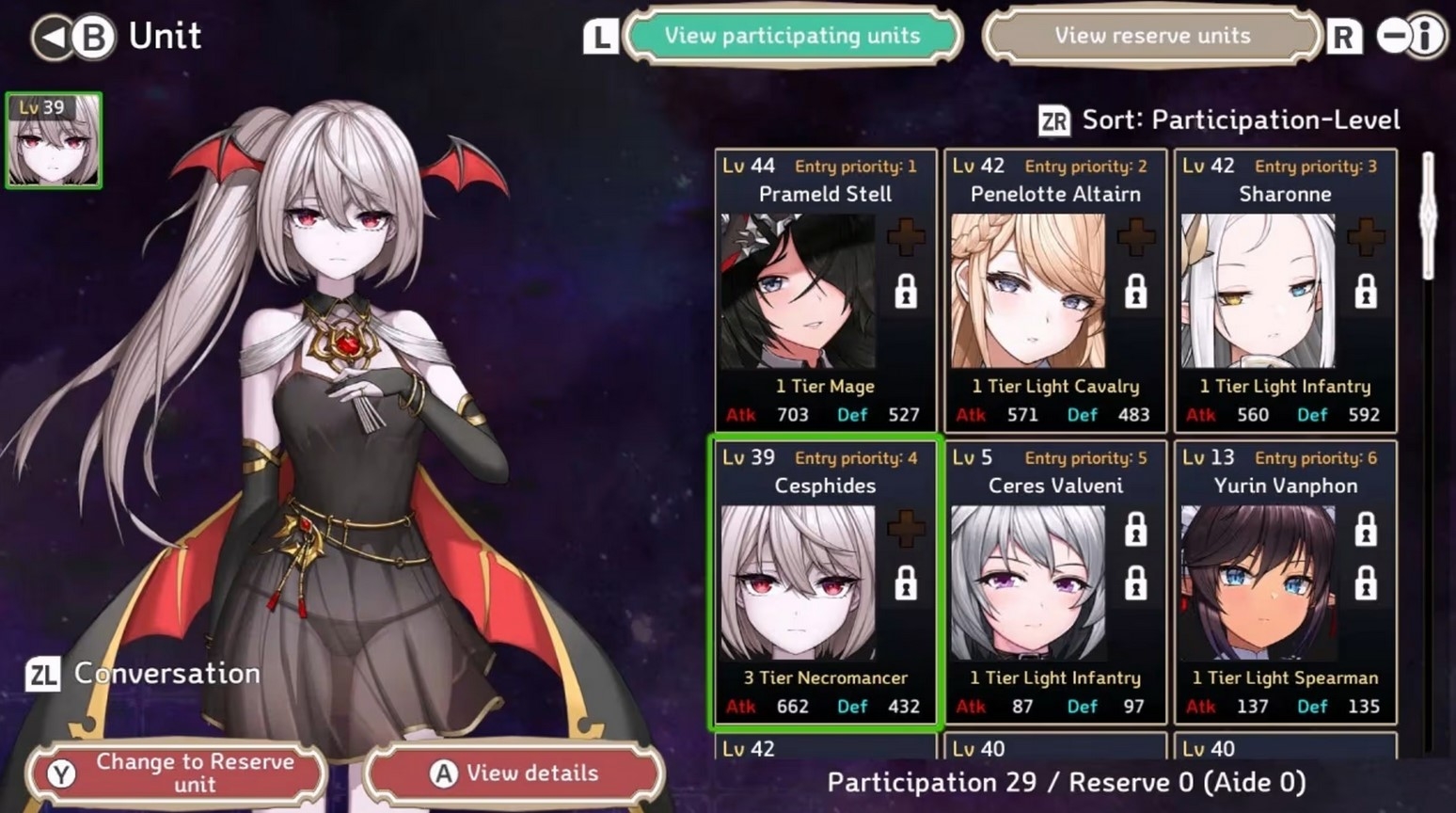Change Cesphides to Reserve unit
1456x813 pixels.
[177, 773]
